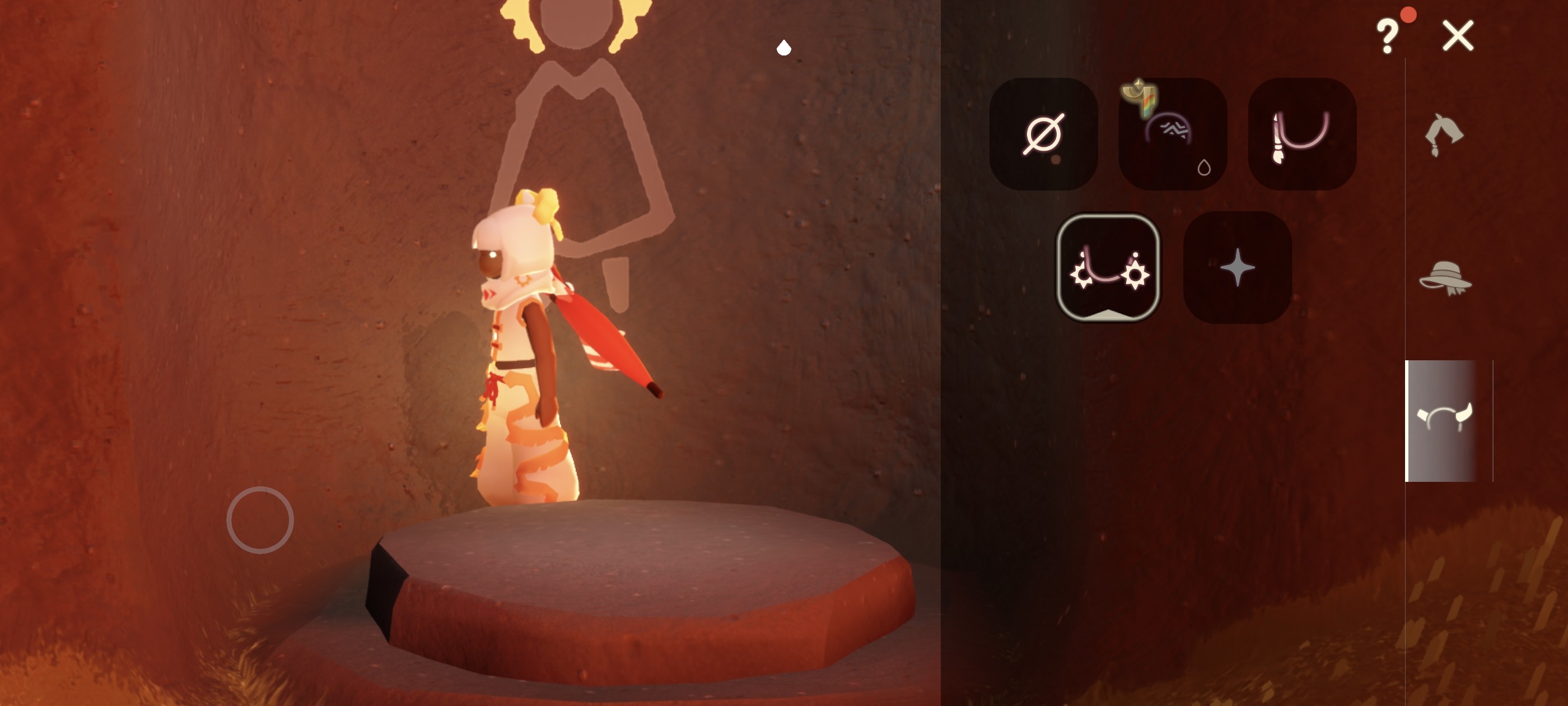This screenshot has width=1568, height=706.
Task: Tap the circular virtual joystick
Action: 260,519
